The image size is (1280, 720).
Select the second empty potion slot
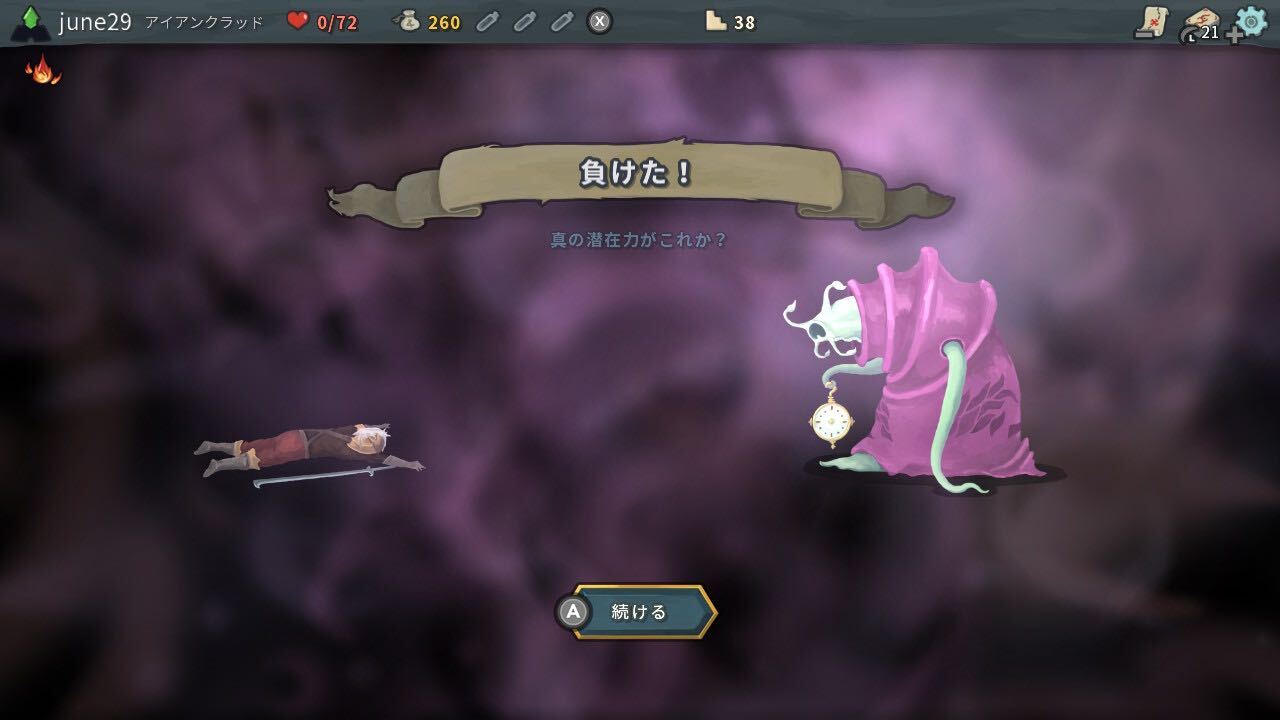coord(524,19)
